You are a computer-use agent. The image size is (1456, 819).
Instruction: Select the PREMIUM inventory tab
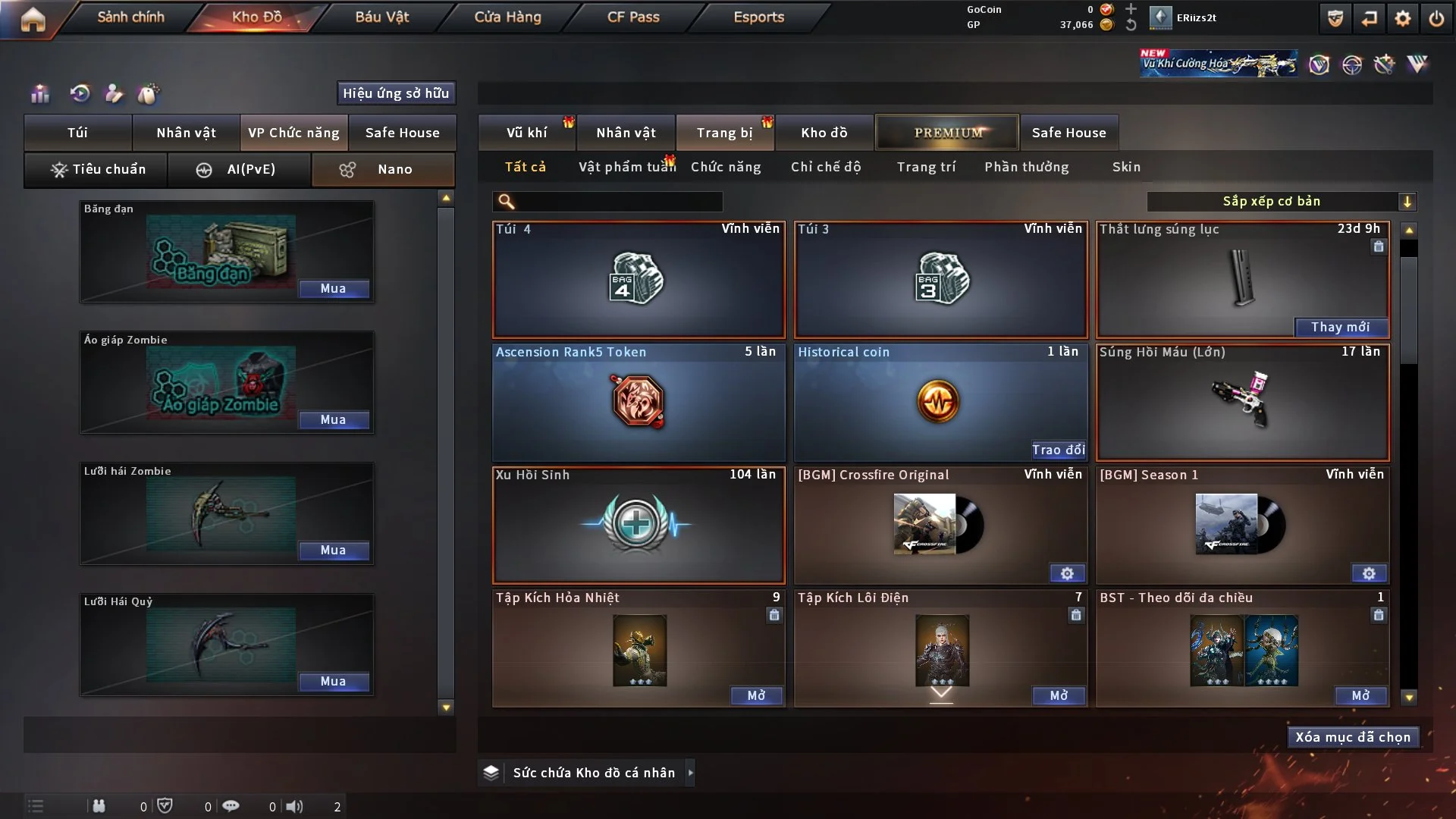click(947, 133)
